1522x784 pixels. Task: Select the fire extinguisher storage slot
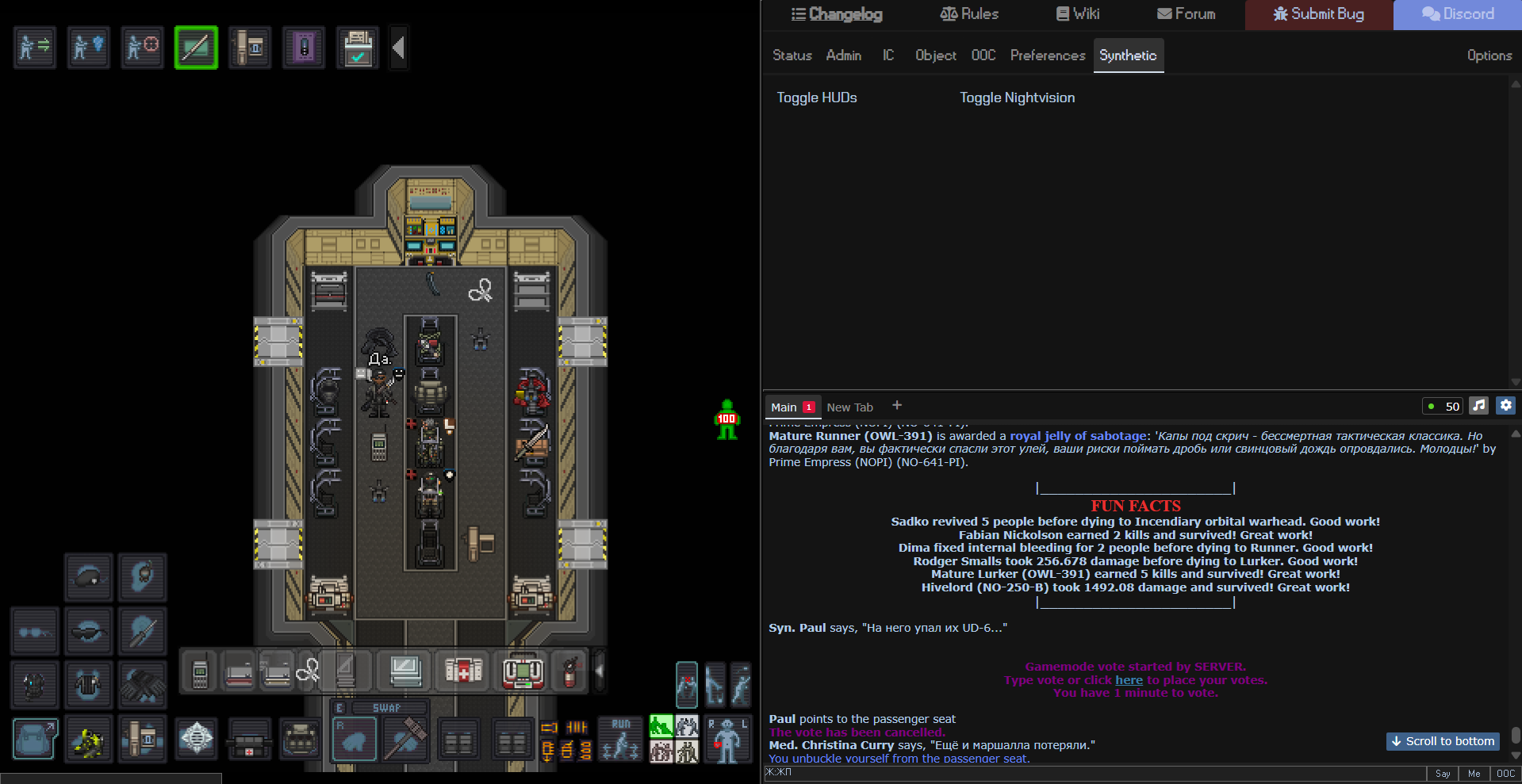pyautogui.click(x=569, y=672)
